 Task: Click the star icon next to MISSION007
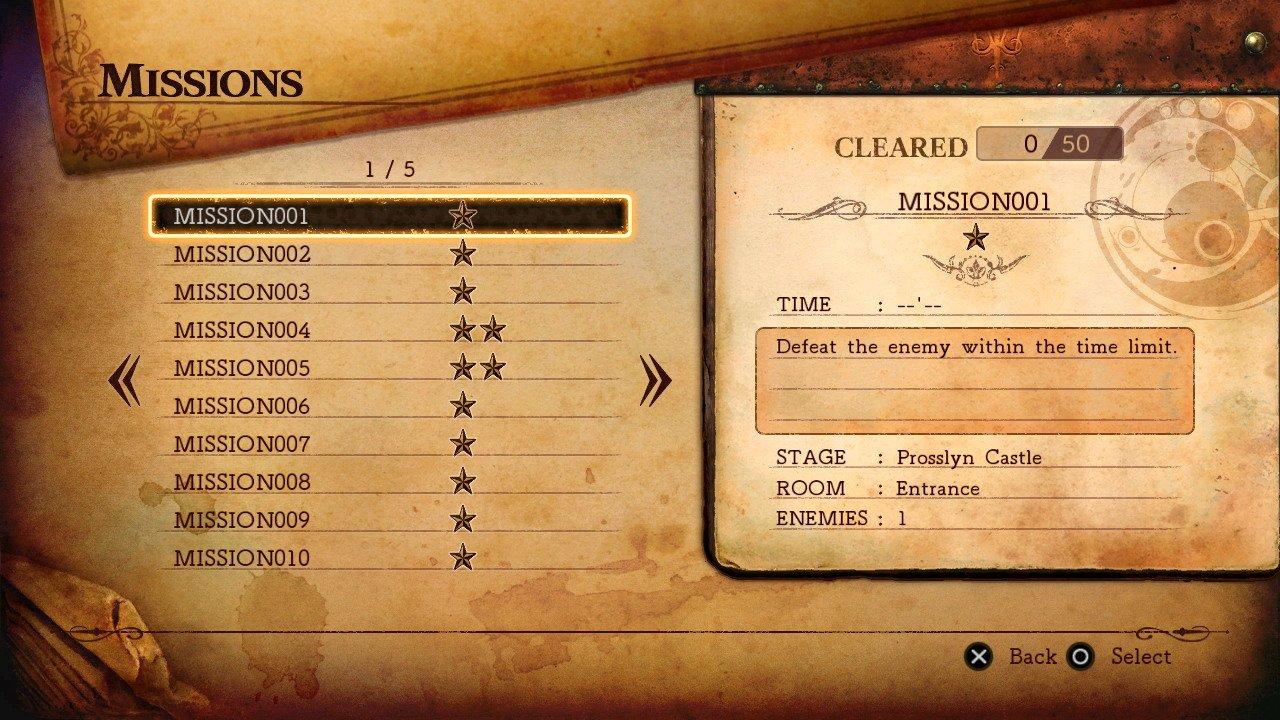coord(461,443)
